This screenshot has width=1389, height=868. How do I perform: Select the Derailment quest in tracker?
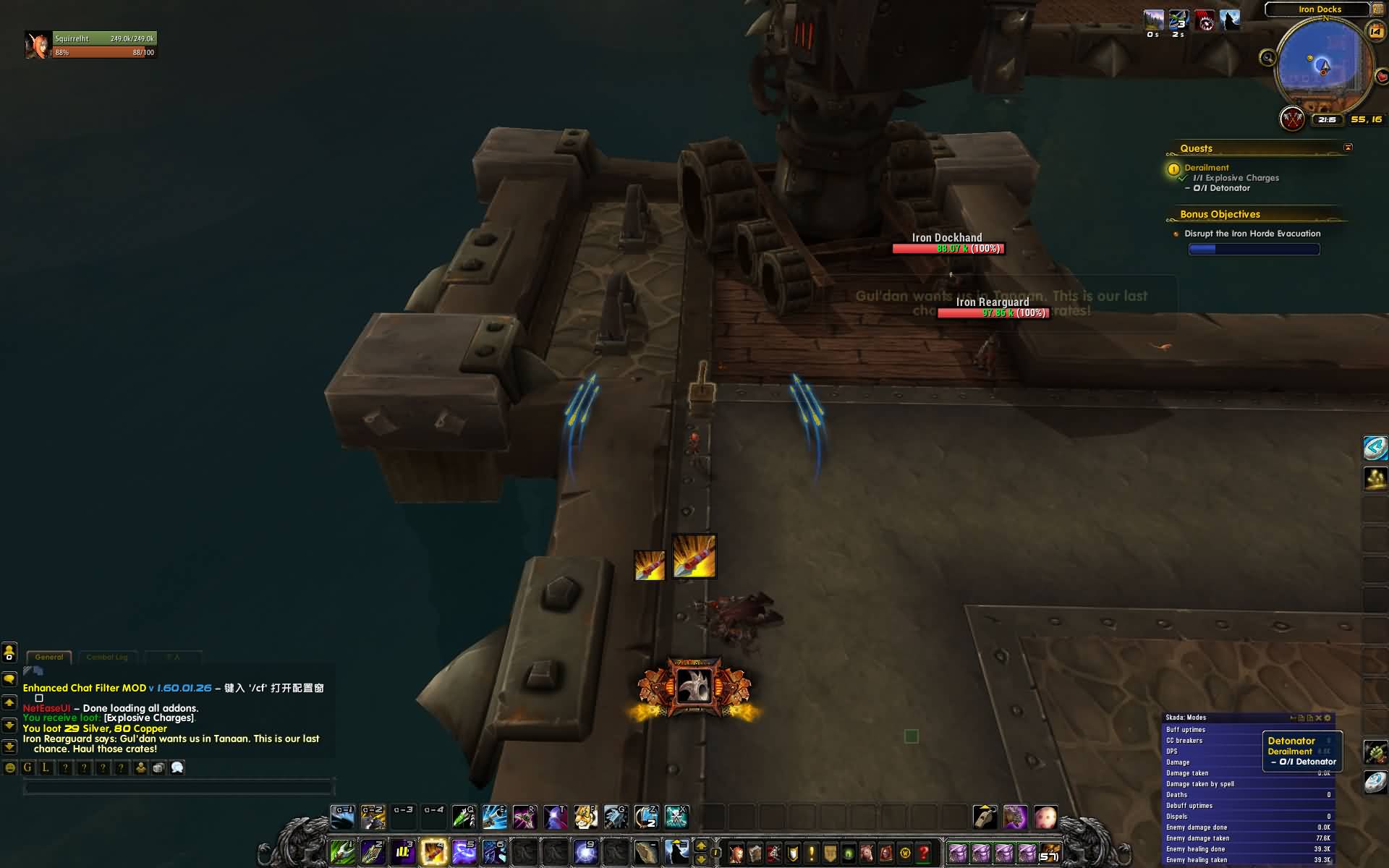point(1206,168)
